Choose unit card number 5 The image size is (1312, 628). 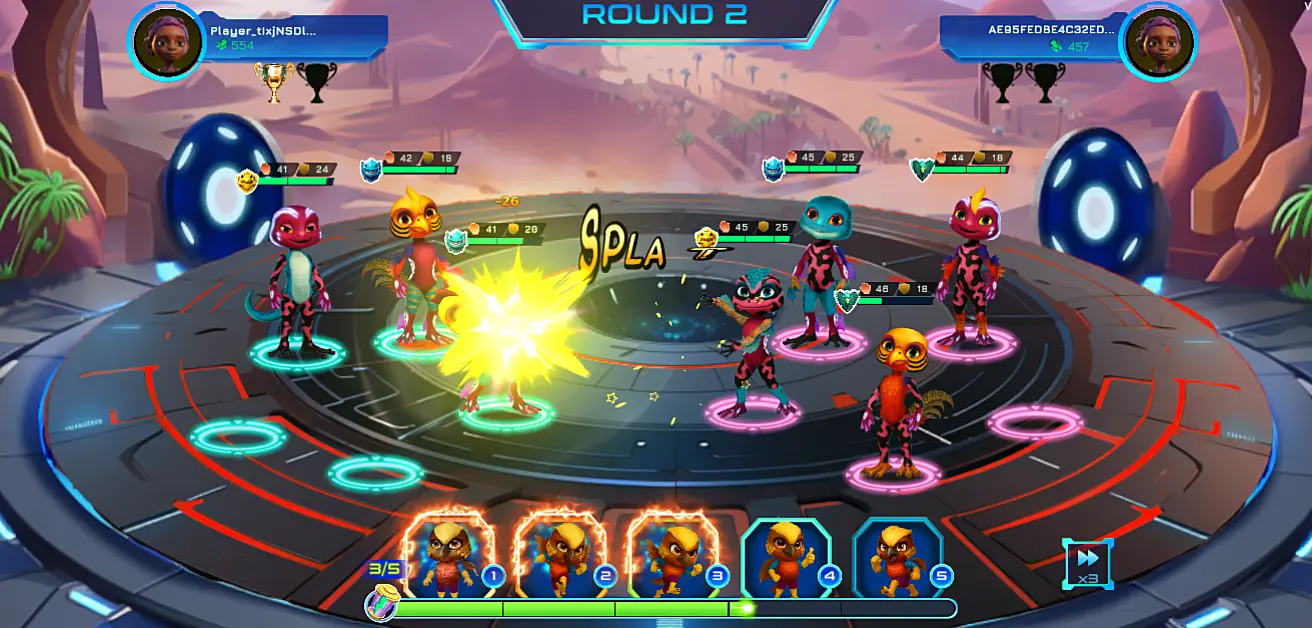[x=898, y=556]
